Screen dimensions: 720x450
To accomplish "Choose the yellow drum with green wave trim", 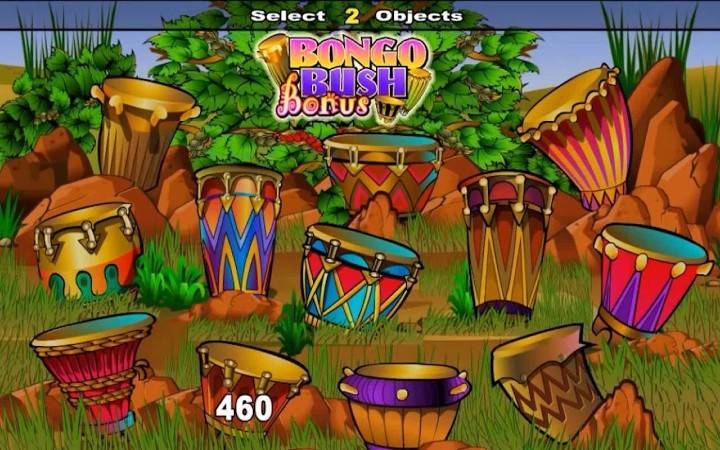I will [87, 252].
